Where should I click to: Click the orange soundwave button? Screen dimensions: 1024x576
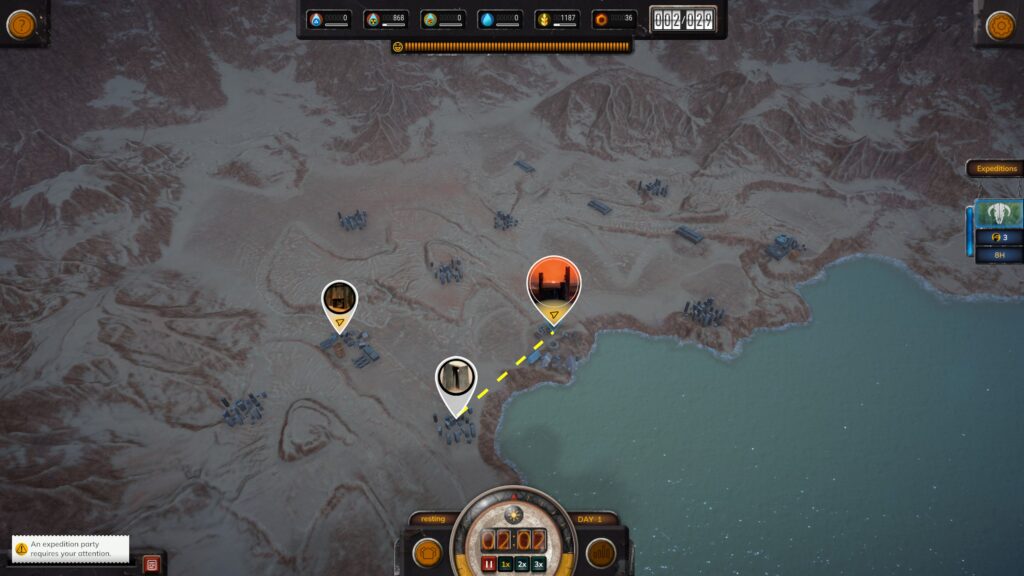[600, 553]
